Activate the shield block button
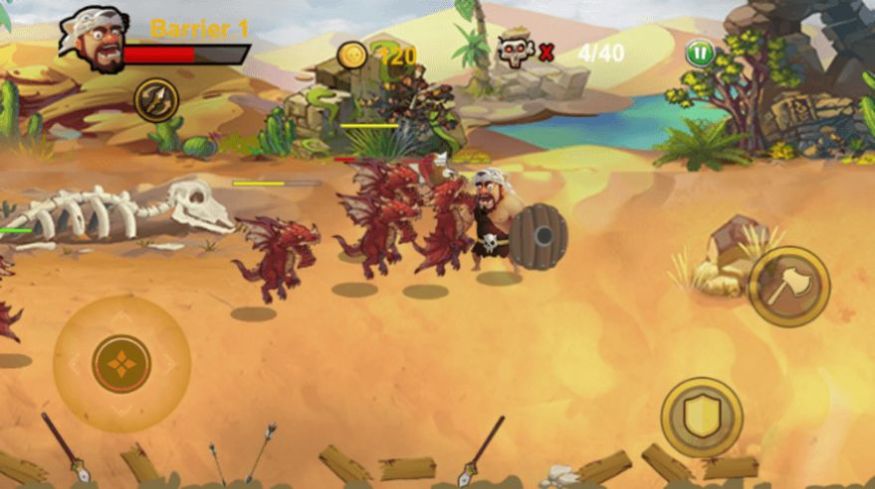 click(x=701, y=417)
